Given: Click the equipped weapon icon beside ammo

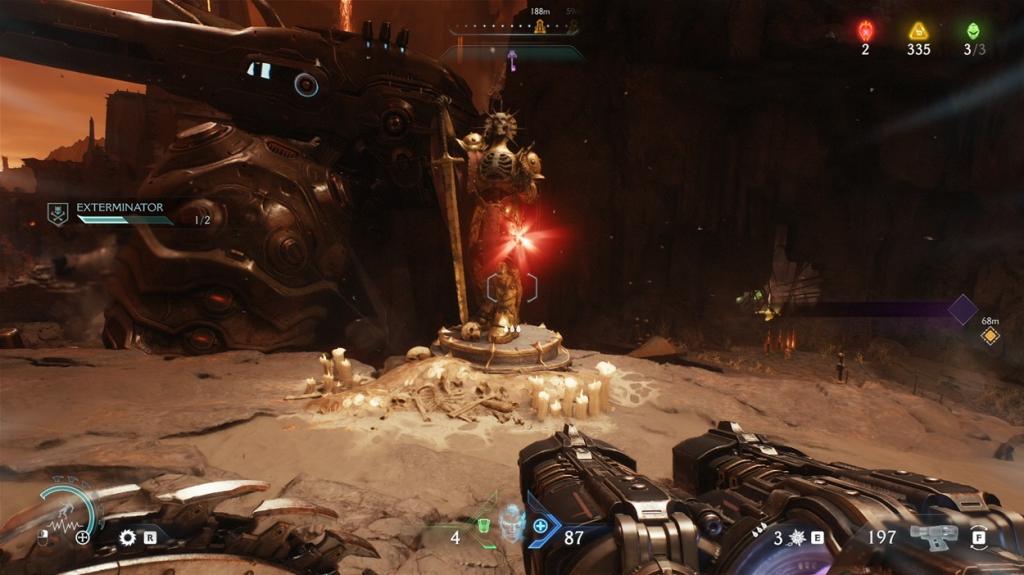Looking at the screenshot, I should click(x=932, y=537).
